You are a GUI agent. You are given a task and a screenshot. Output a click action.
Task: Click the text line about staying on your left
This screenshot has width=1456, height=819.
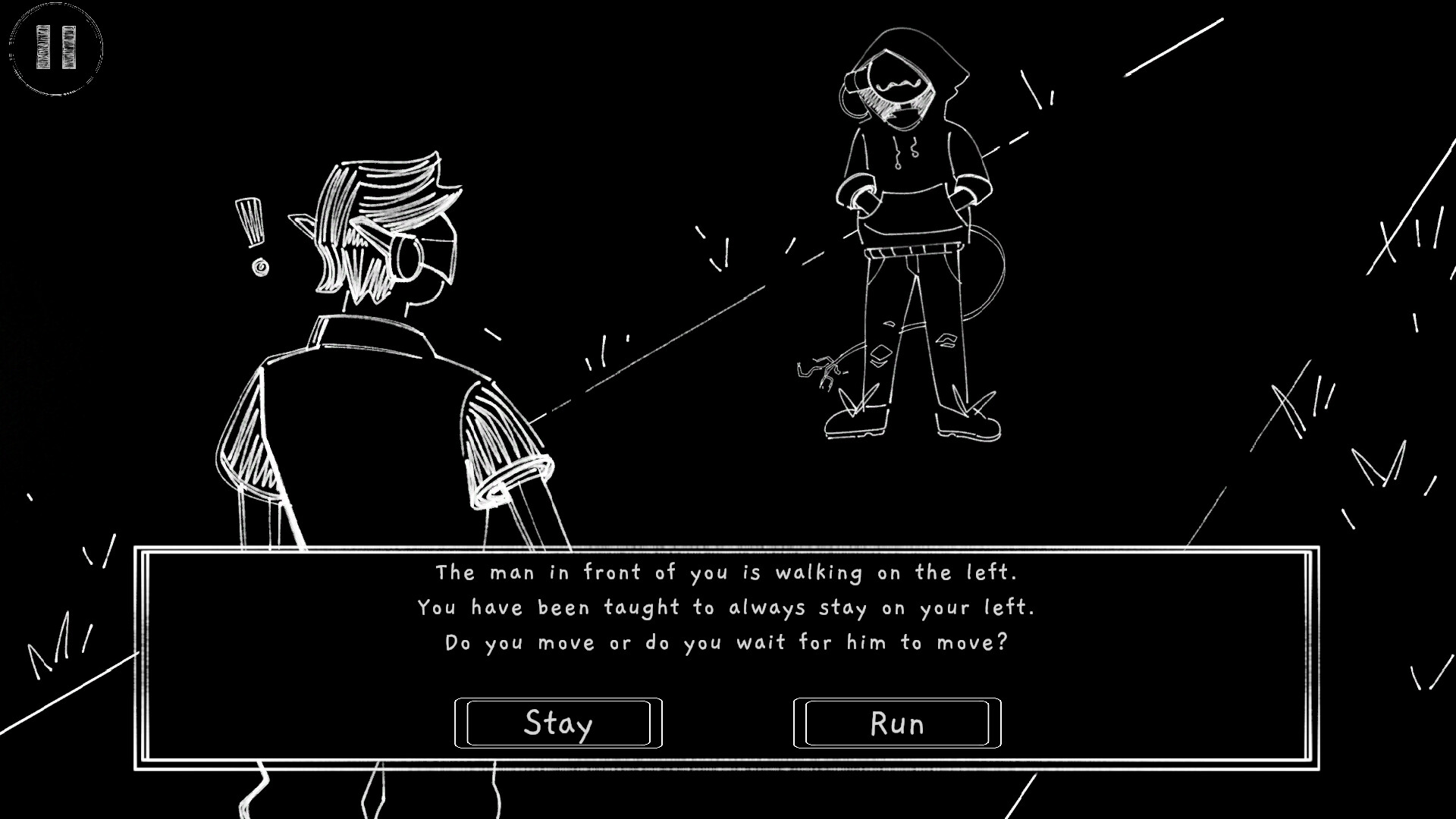[728, 607]
